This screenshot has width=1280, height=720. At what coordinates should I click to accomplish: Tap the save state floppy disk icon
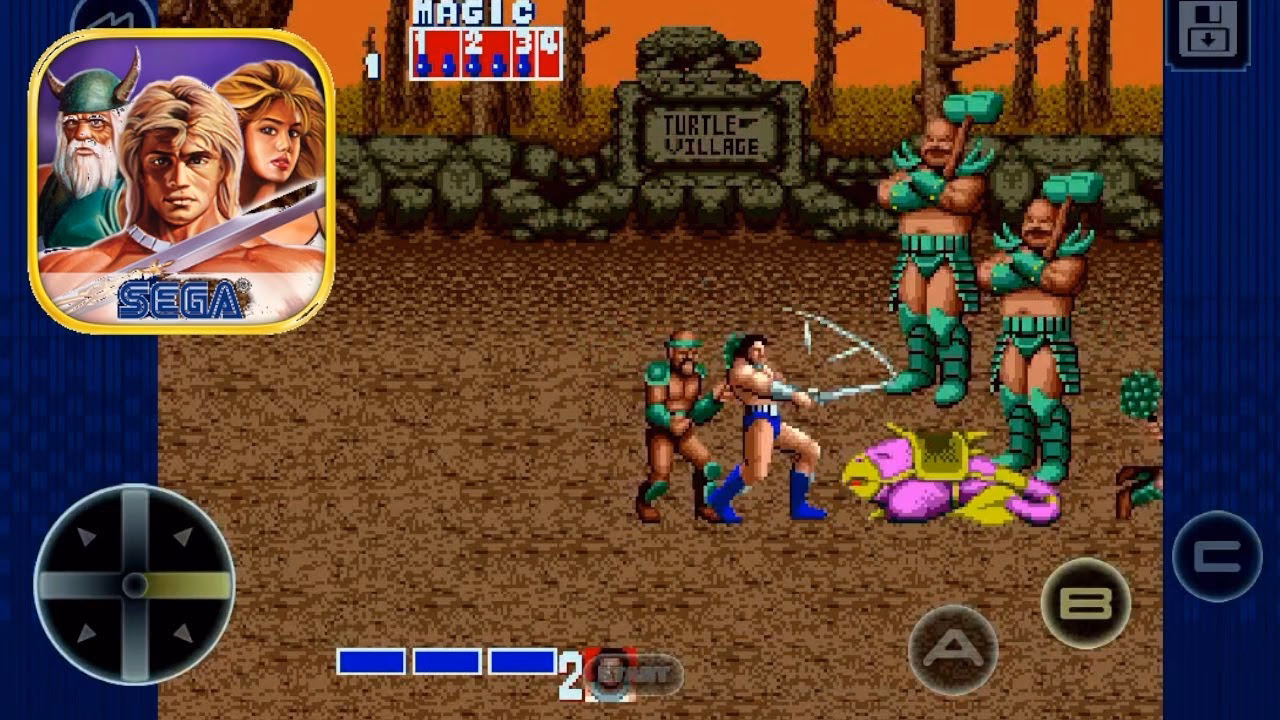tap(1208, 30)
